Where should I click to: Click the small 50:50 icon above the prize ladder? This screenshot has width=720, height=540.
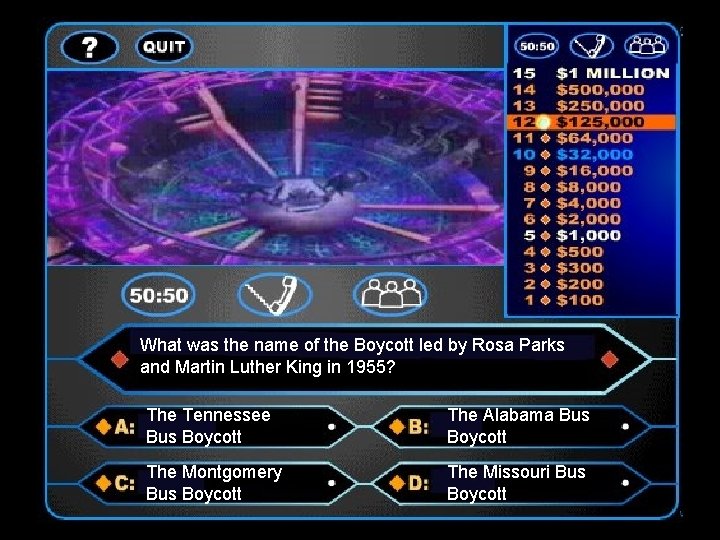pos(537,46)
